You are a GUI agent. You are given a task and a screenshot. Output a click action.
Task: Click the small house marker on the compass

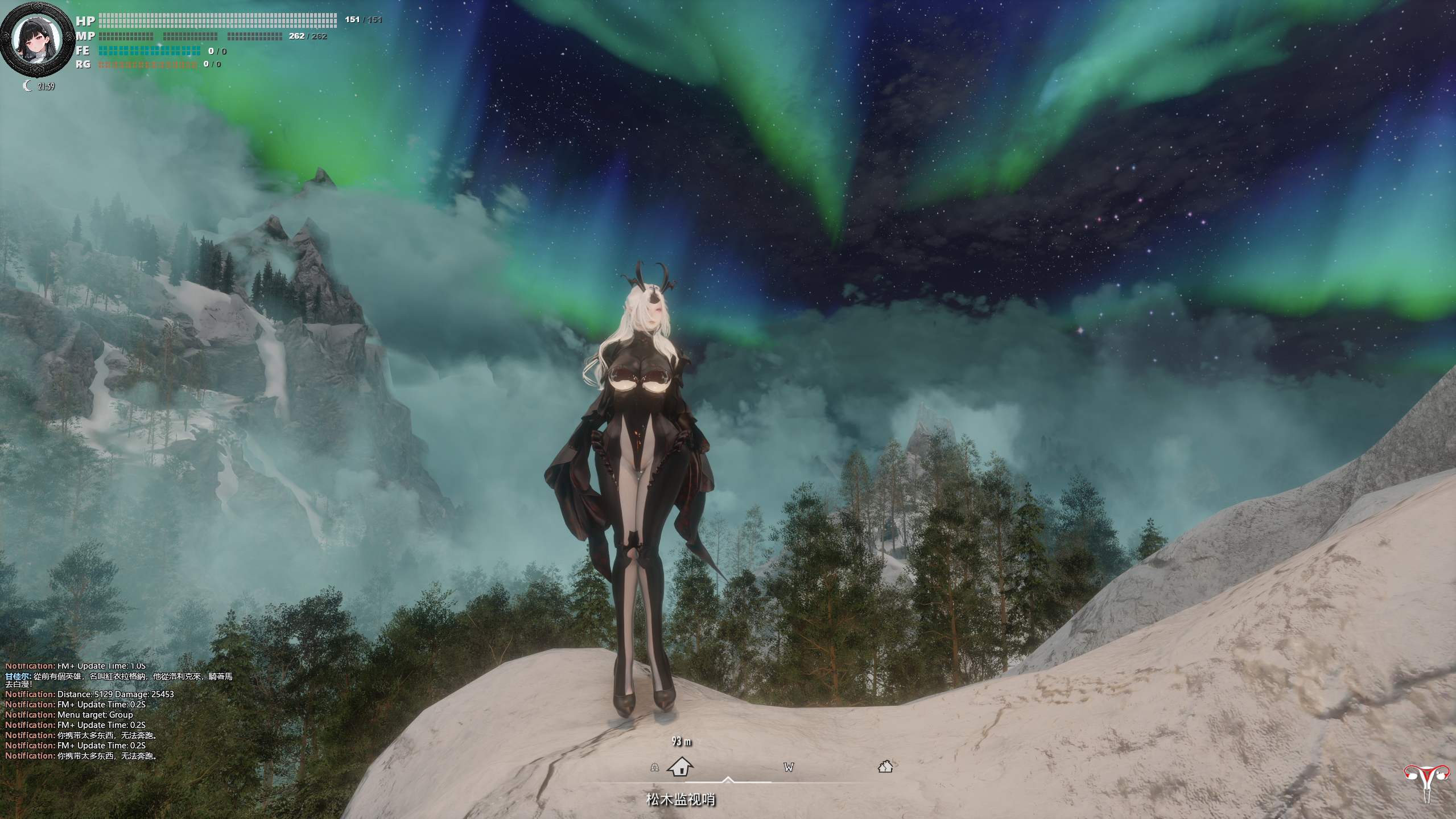pyautogui.click(x=885, y=767)
